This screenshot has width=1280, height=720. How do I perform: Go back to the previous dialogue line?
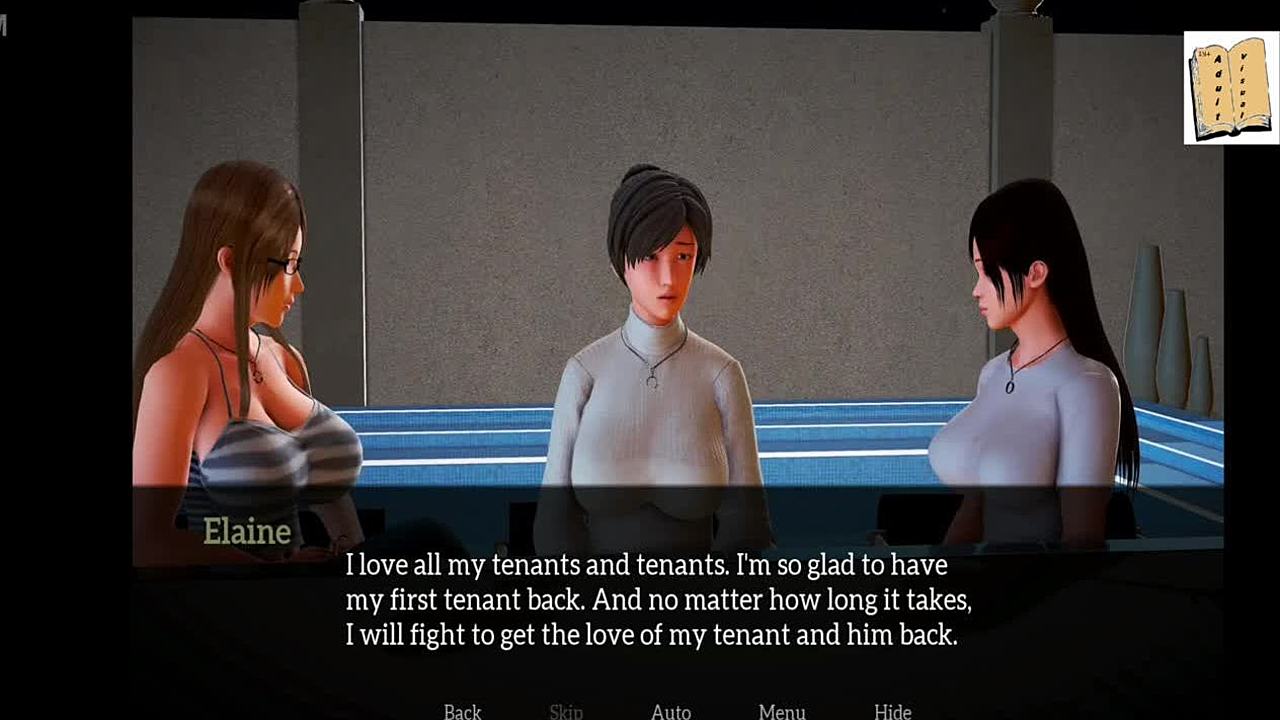tap(462, 711)
